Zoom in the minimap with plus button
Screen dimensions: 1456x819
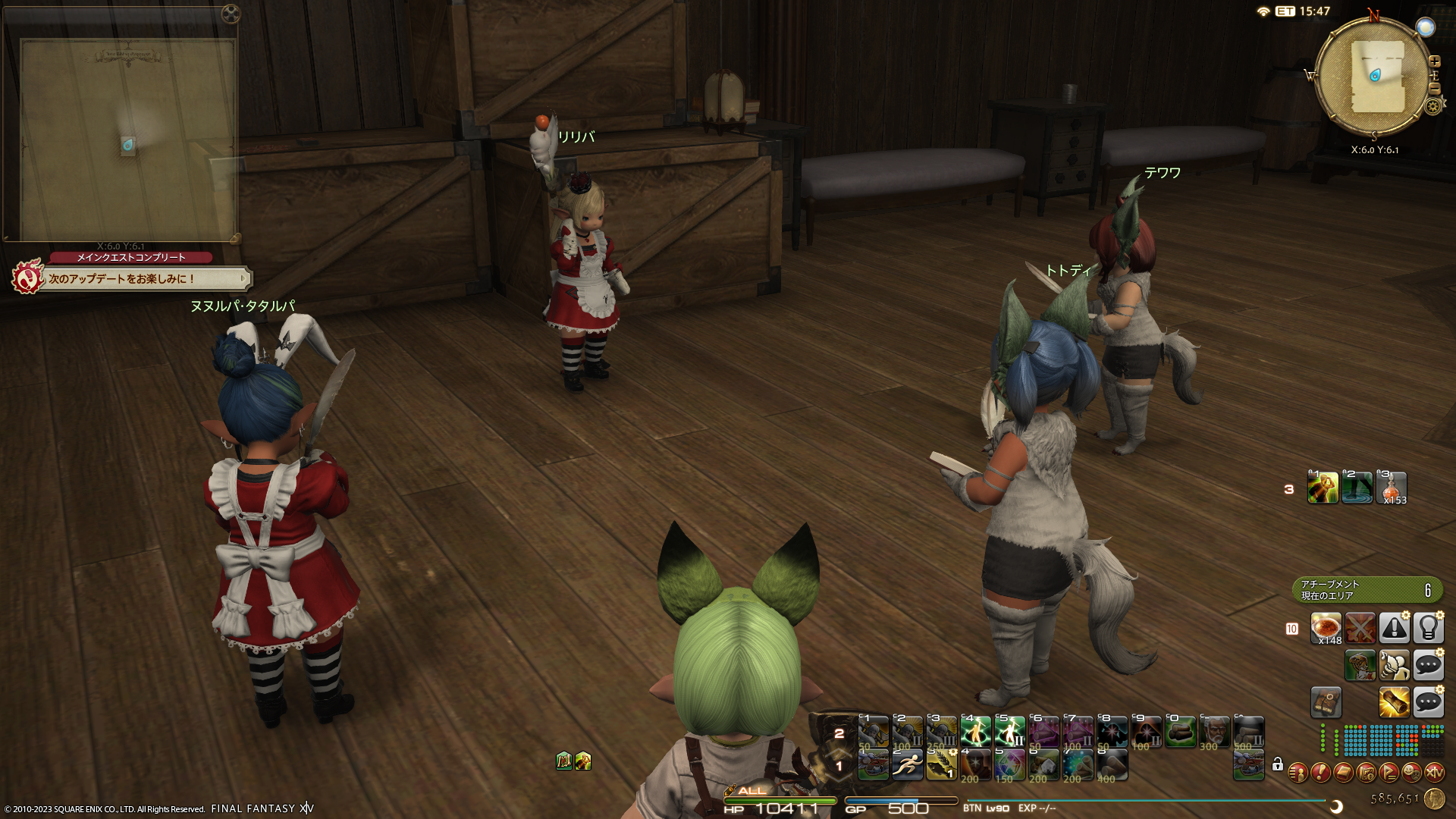point(1434,61)
